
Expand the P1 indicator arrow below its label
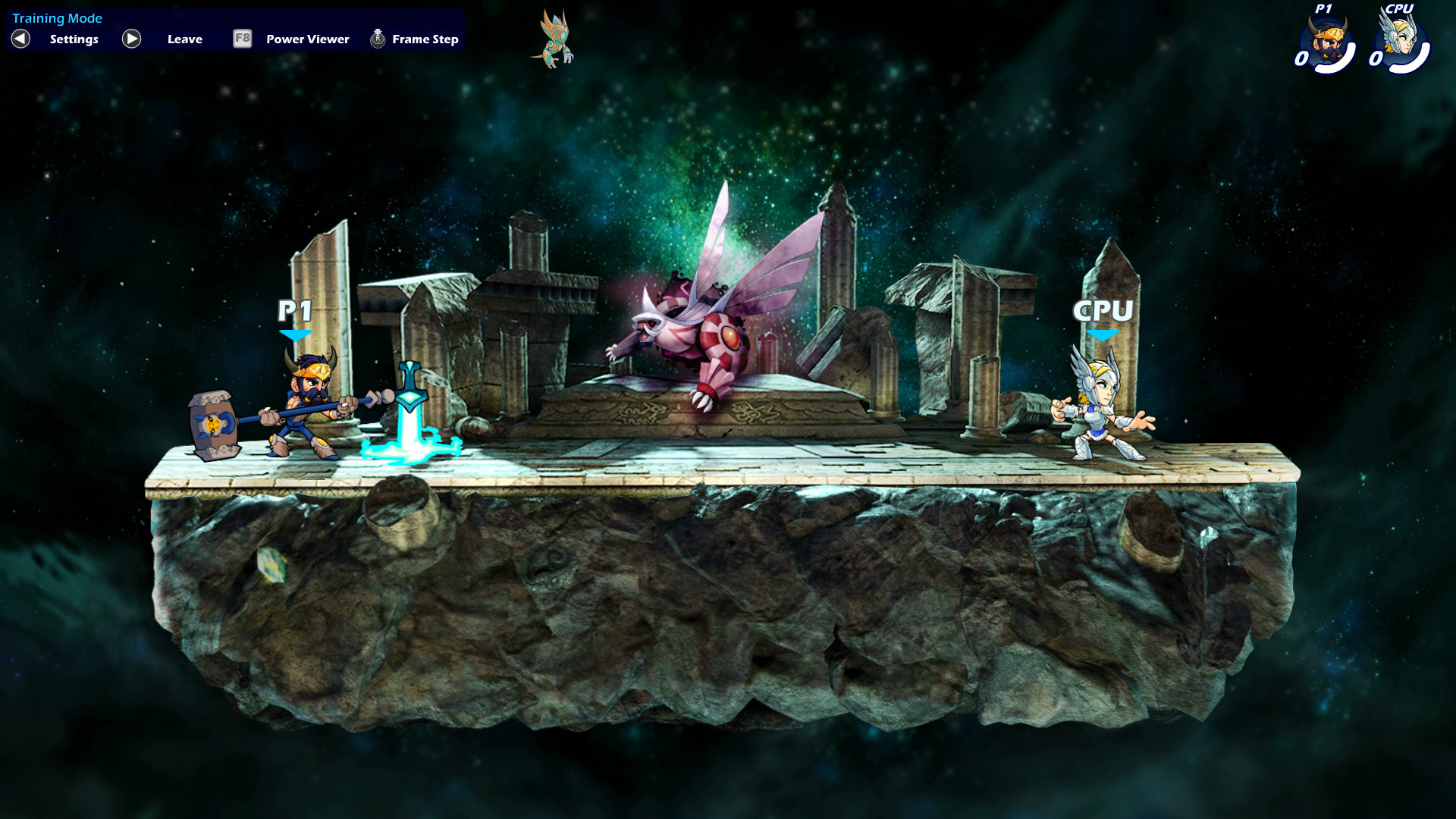[296, 334]
